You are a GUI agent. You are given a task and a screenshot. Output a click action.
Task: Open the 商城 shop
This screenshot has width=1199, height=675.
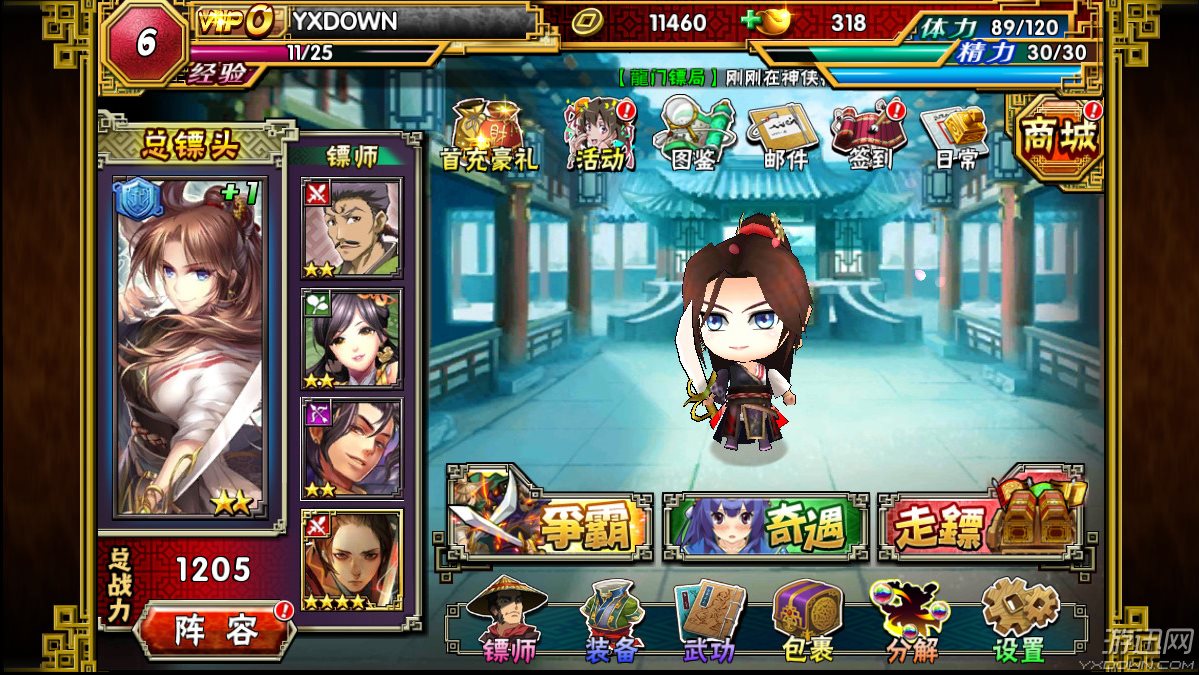coord(1058,140)
